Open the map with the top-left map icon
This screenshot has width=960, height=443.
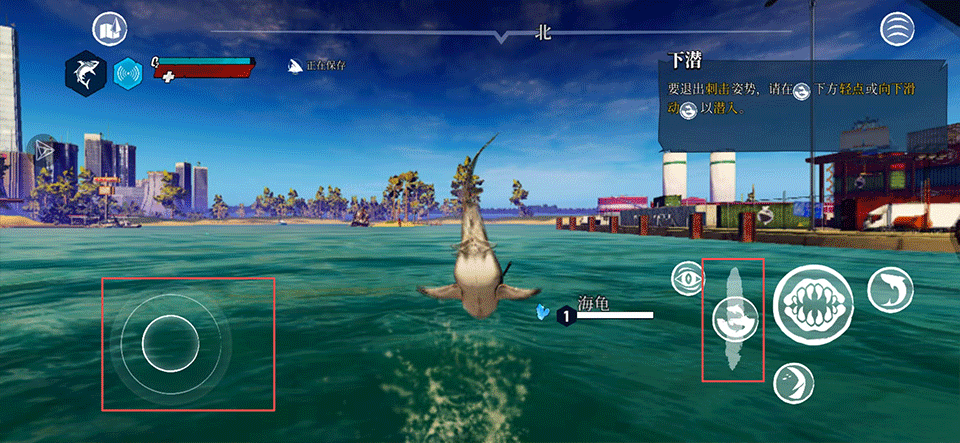pos(110,31)
